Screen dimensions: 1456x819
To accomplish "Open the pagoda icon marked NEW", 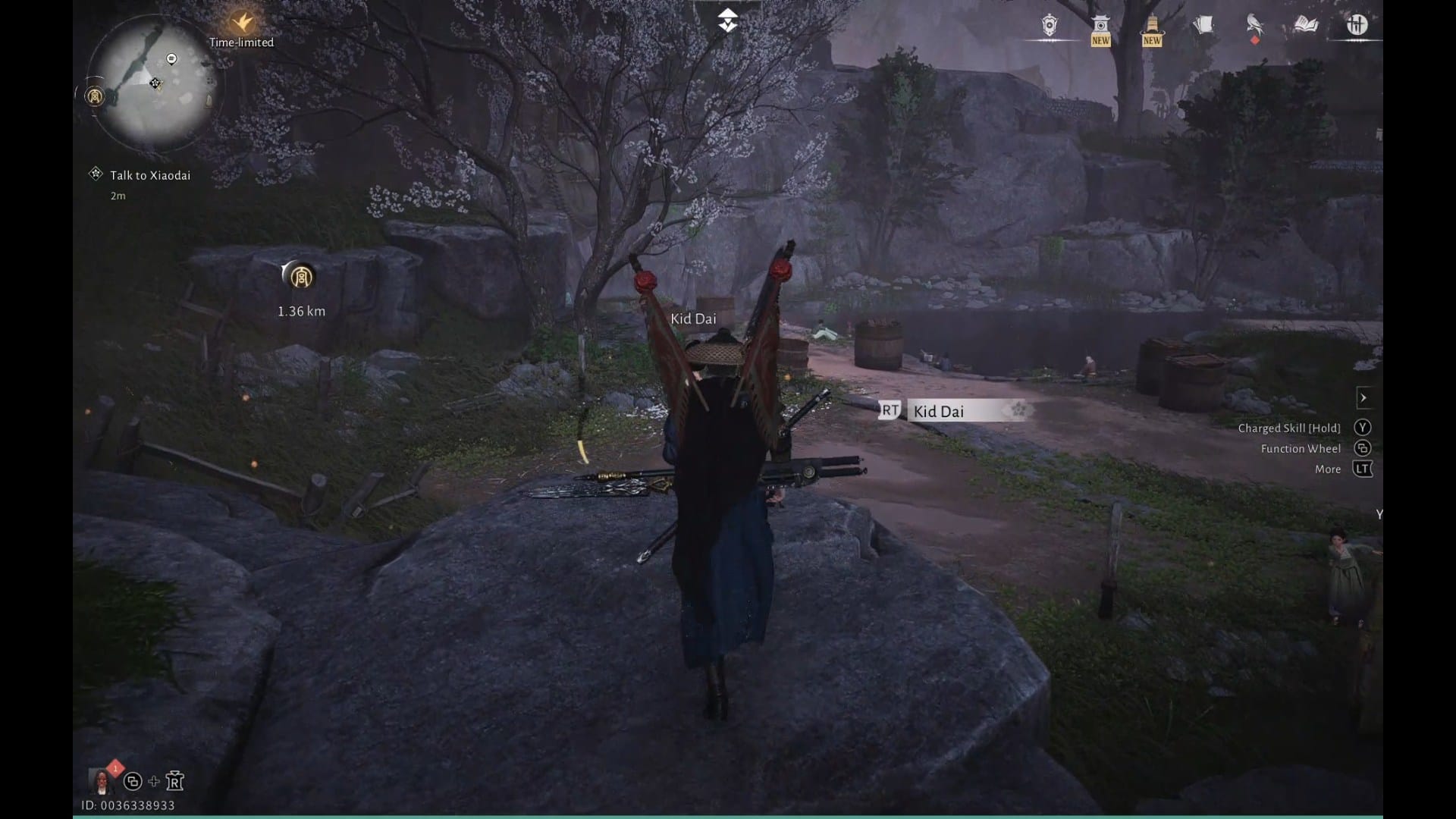I will tap(1100, 29).
